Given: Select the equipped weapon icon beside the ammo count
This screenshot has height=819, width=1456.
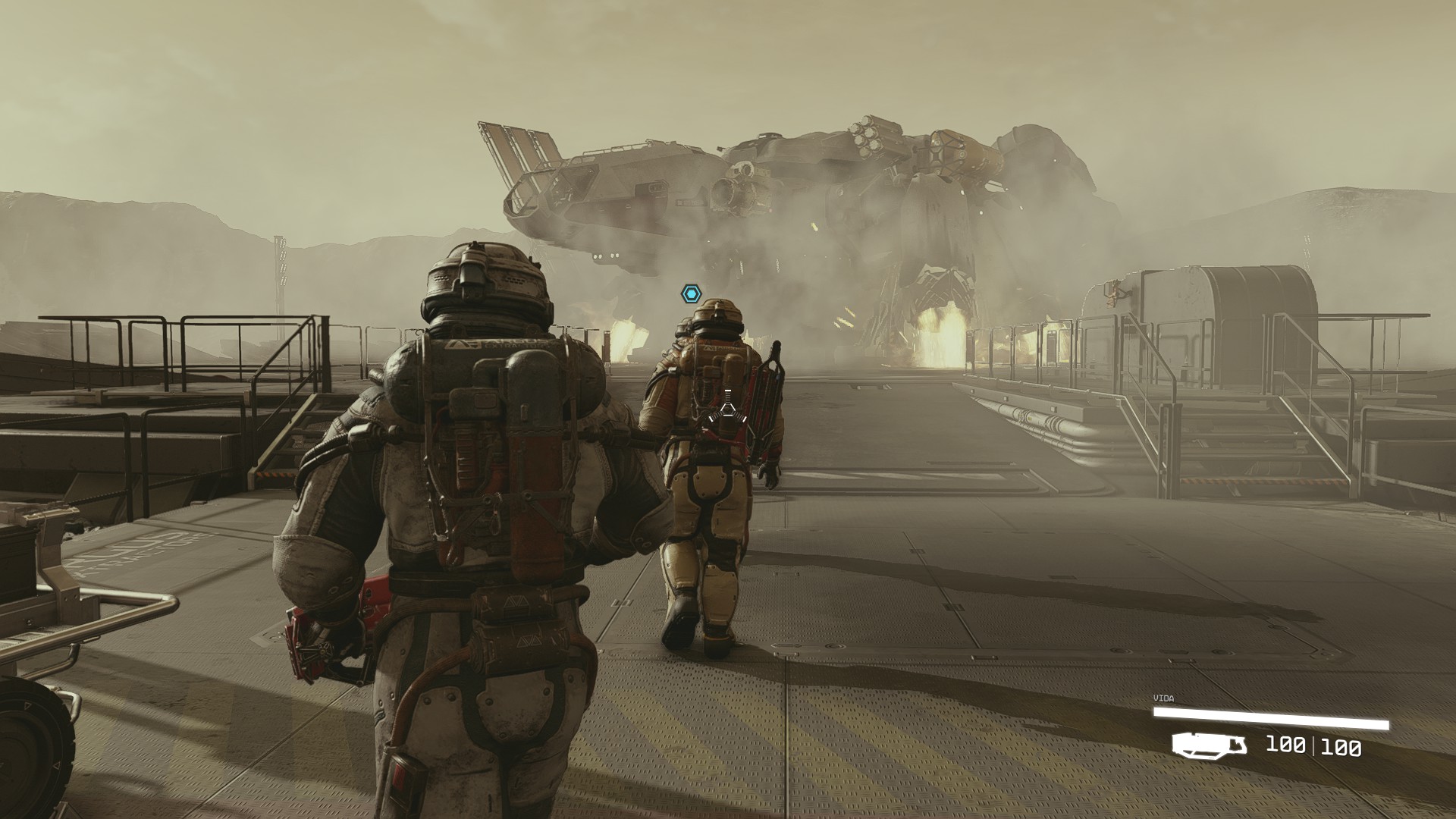Looking at the screenshot, I should tap(1209, 744).
